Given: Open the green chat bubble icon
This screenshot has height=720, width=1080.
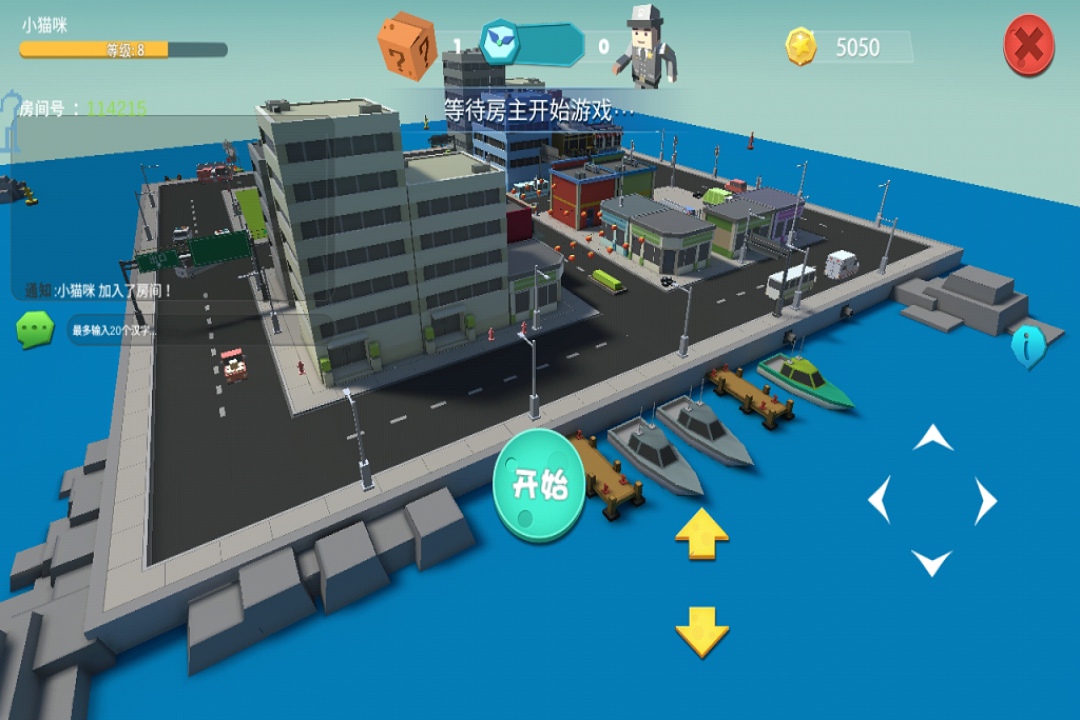Looking at the screenshot, I should (x=35, y=329).
